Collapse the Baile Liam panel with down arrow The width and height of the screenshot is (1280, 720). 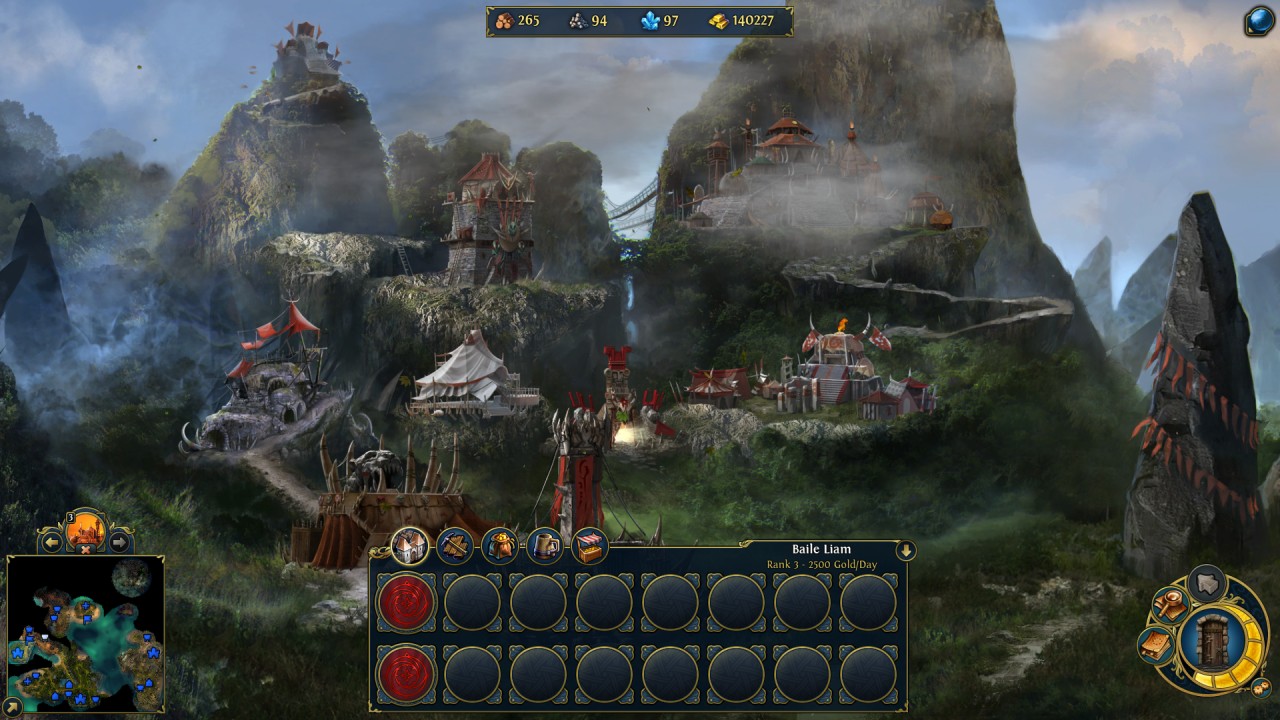906,550
